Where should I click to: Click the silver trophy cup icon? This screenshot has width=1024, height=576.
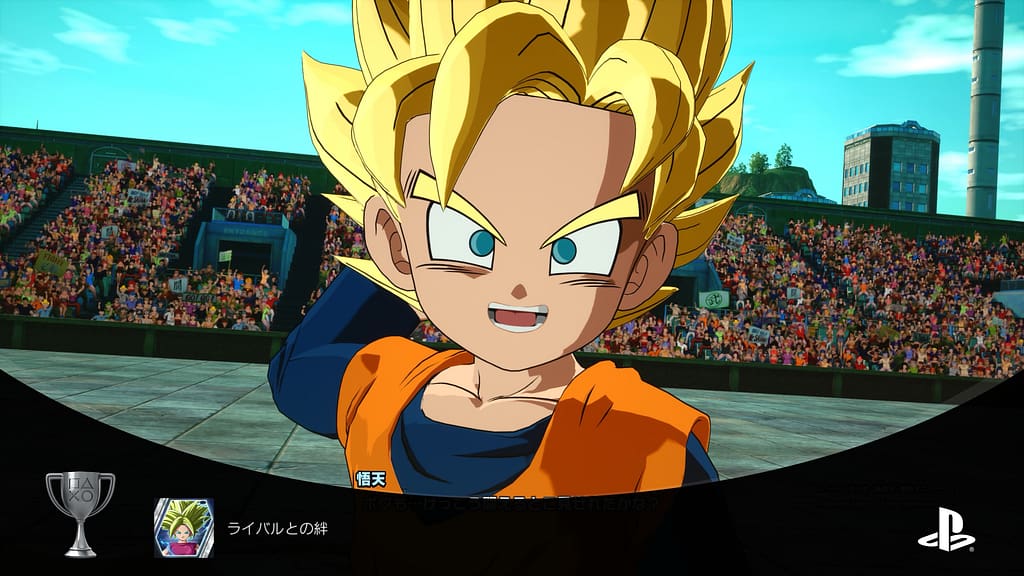tap(80, 513)
